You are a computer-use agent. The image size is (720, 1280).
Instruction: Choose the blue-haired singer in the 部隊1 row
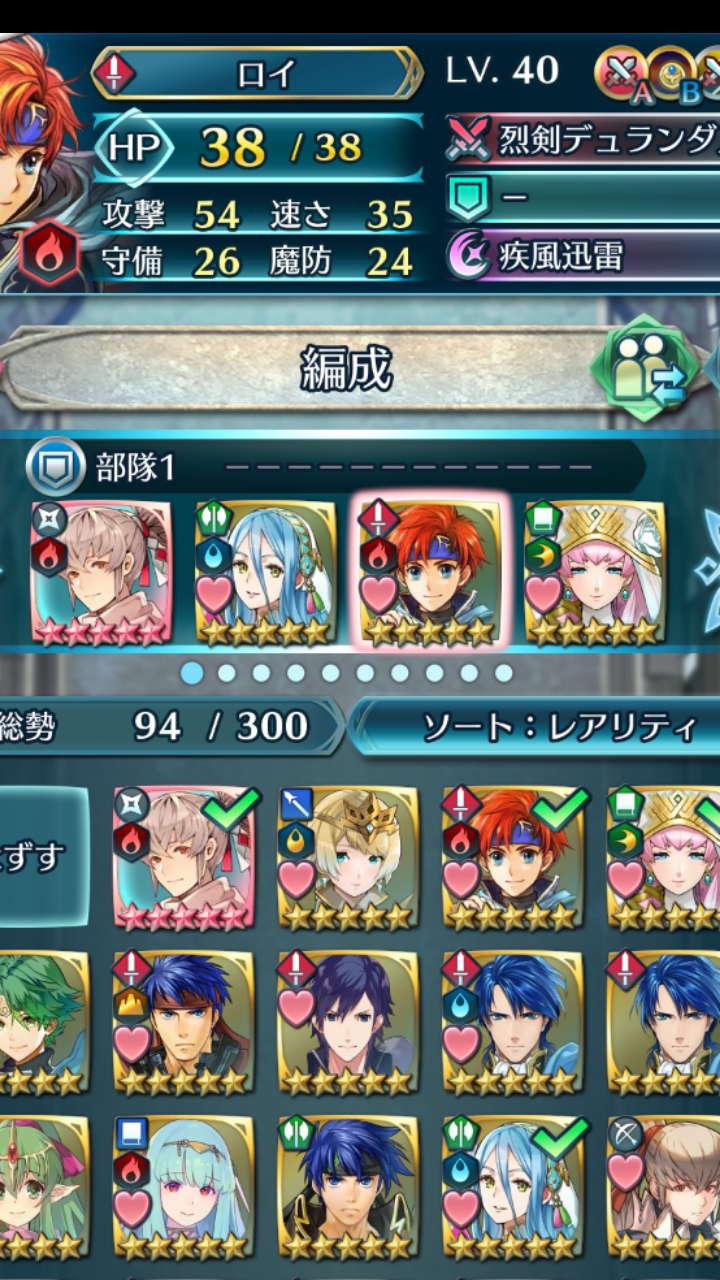click(266, 572)
